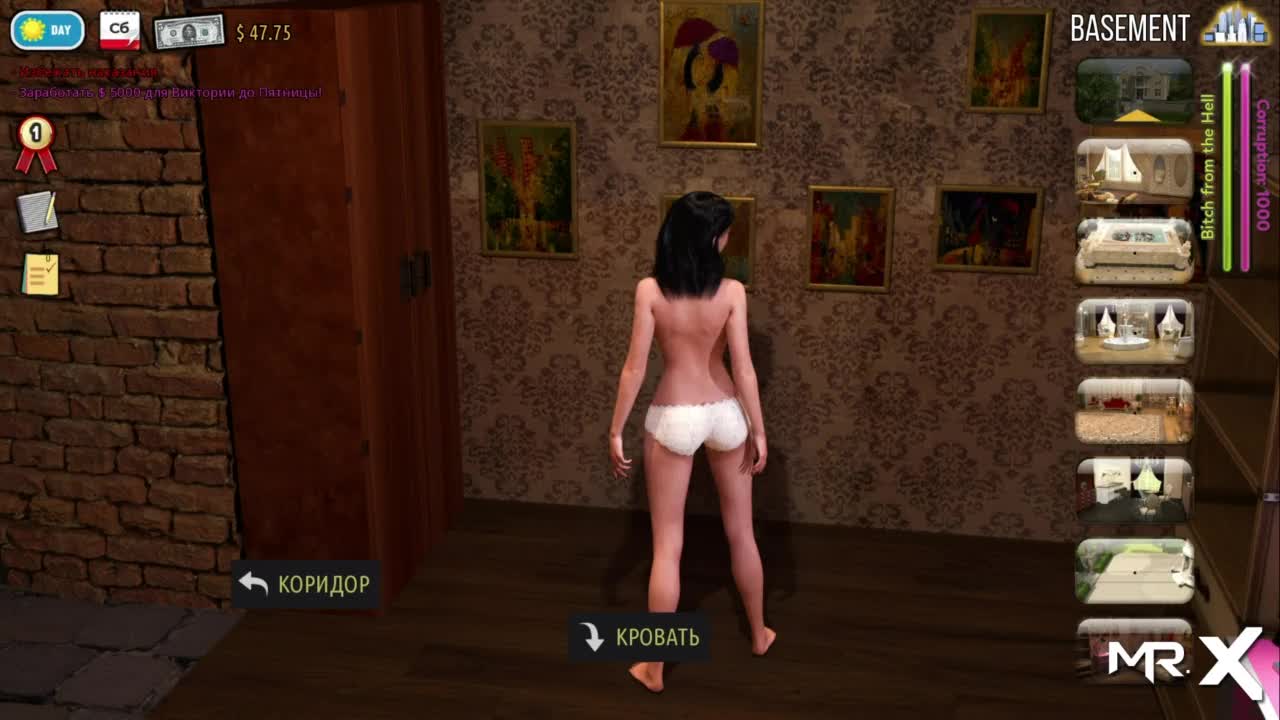Select the white canopy bedroom thumbnail
This screenshot has height=720, width=1280.
click(x=1134, y=171)
